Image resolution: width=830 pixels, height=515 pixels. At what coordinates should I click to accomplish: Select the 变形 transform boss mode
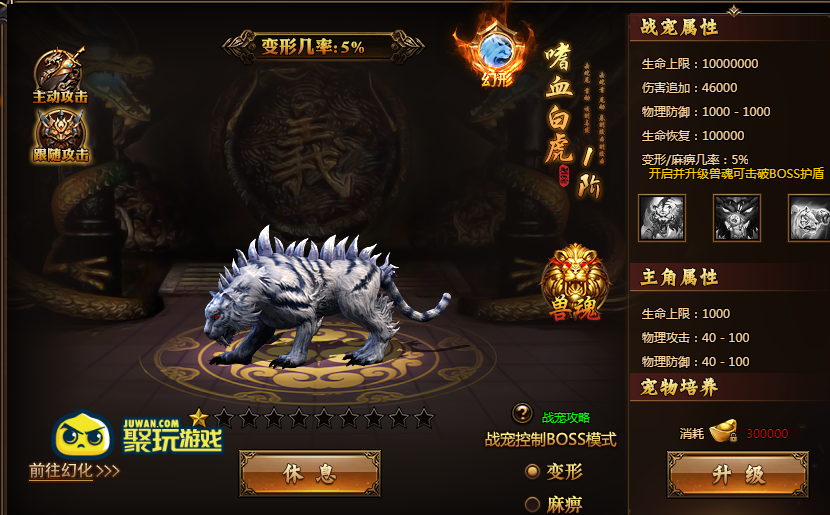[x=533, y=471]
